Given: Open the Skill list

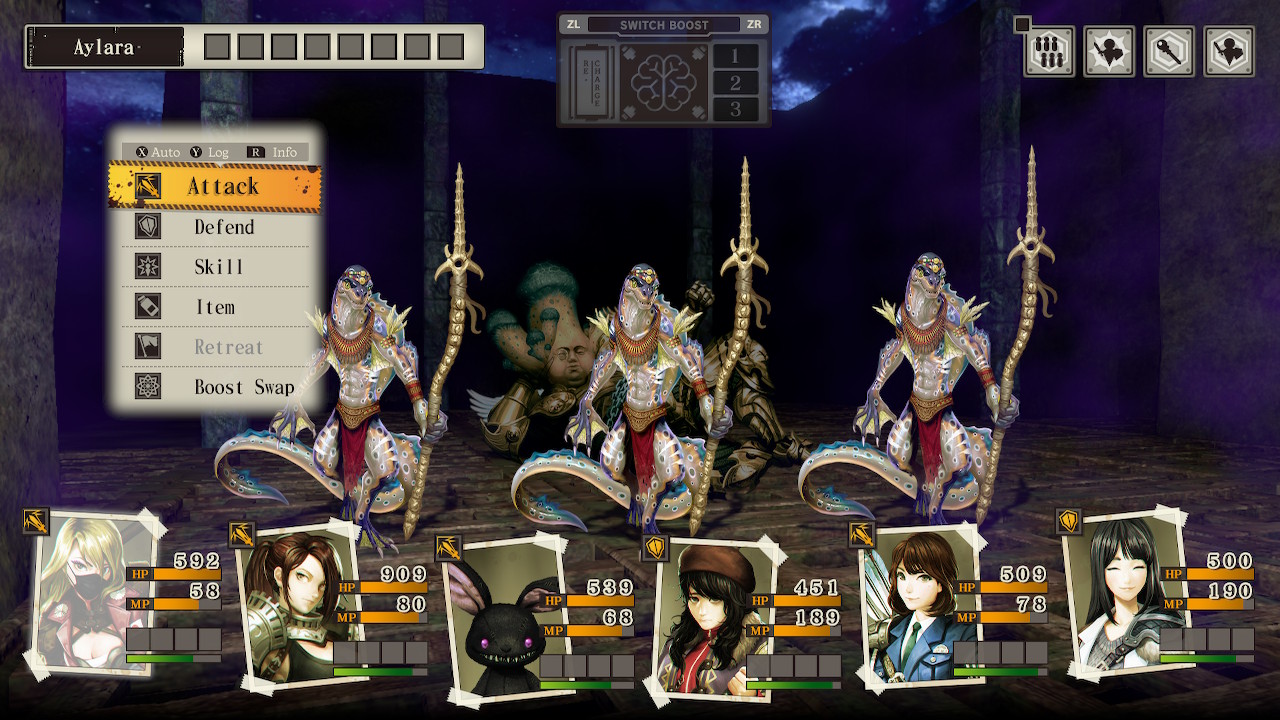Looking at the screenshot, I should point(216,267).
